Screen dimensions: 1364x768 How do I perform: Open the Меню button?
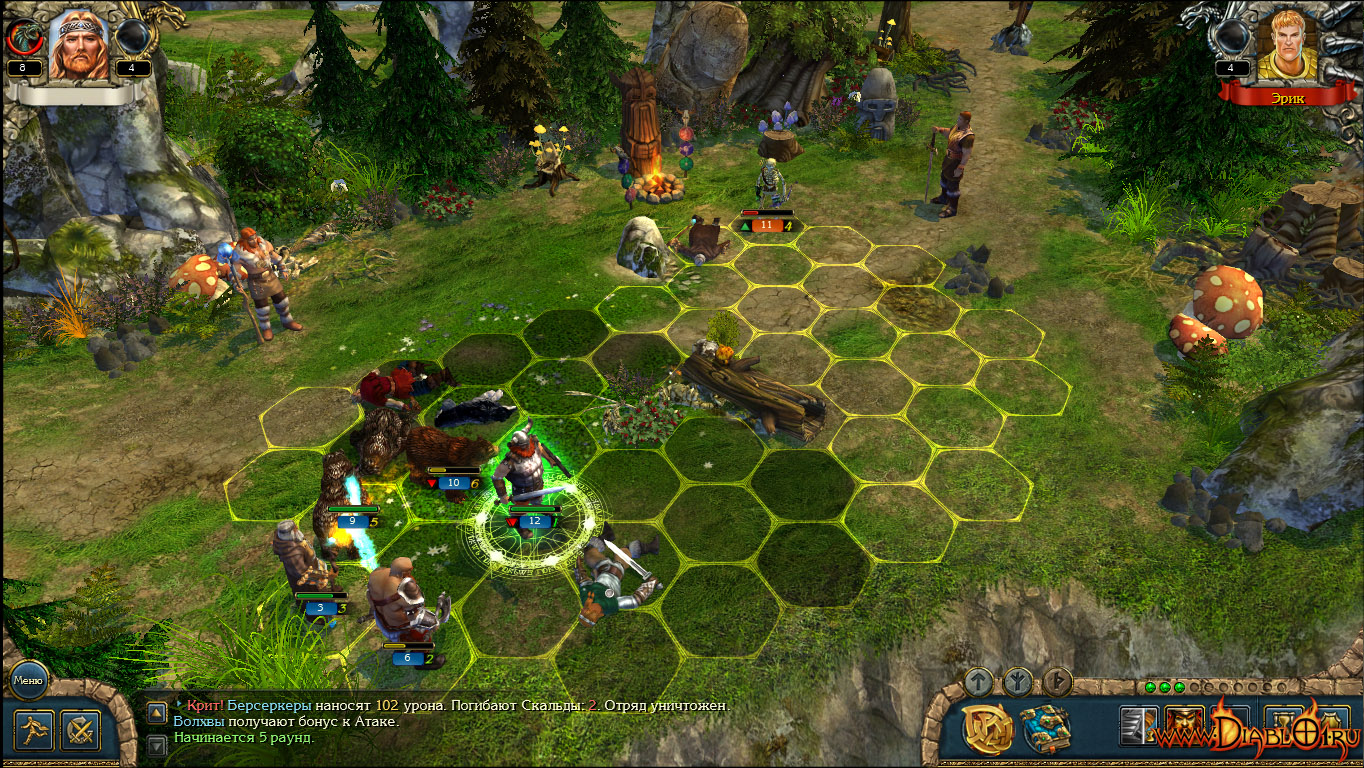27,682
